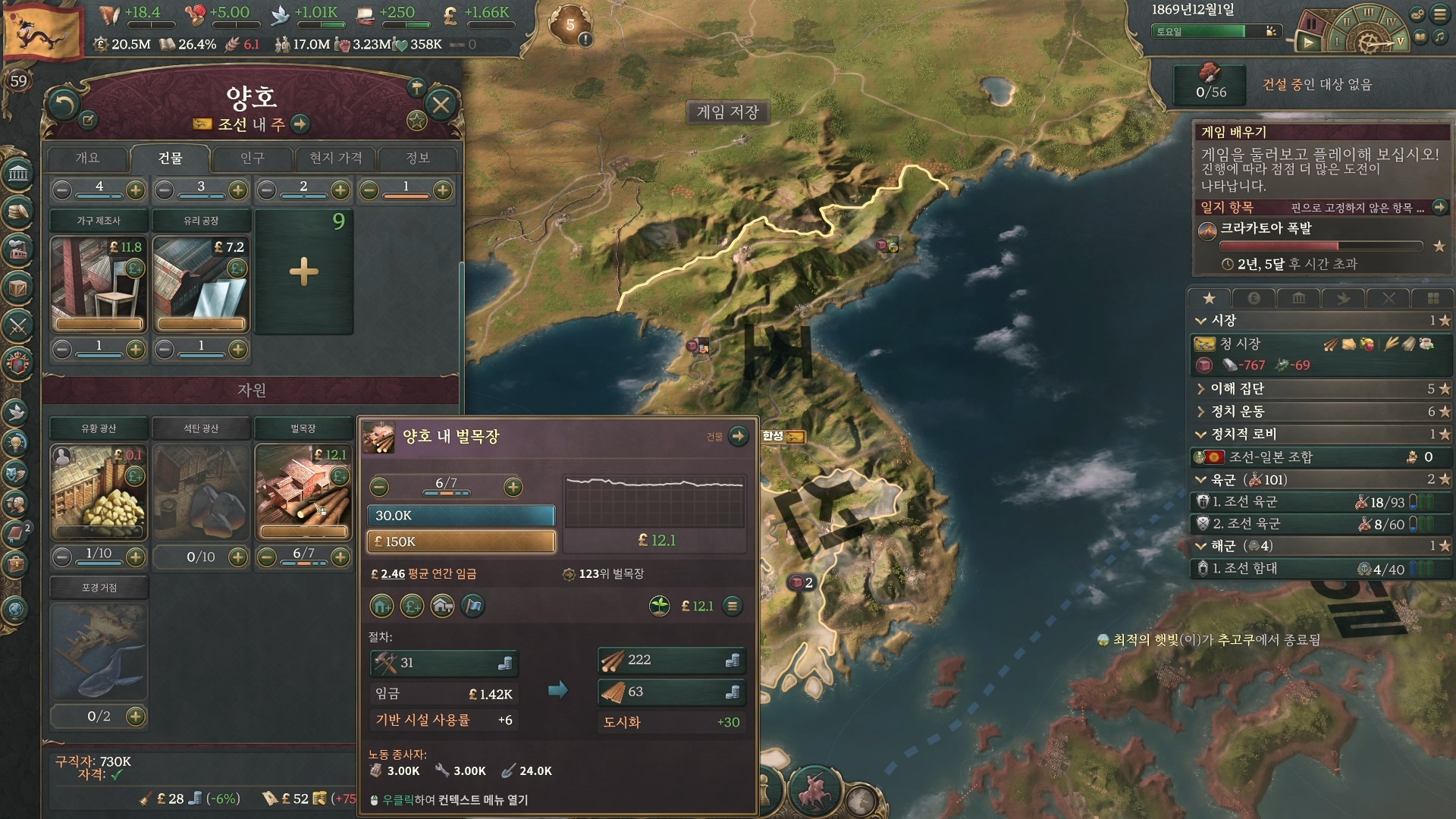
Task: Select the 유리 공장 building card
Action: pyautogui.click(x=201, y=284)
